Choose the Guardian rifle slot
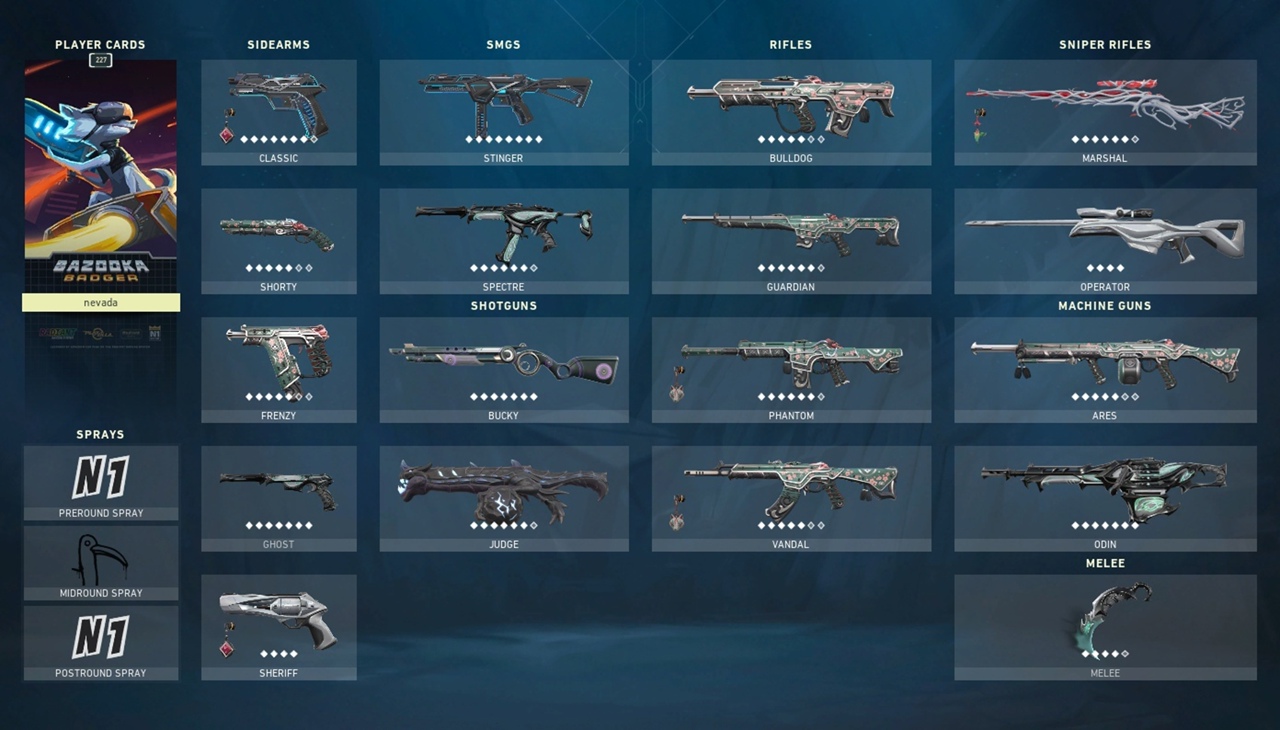The image size is (1280, 730). (x=791, y=240)
